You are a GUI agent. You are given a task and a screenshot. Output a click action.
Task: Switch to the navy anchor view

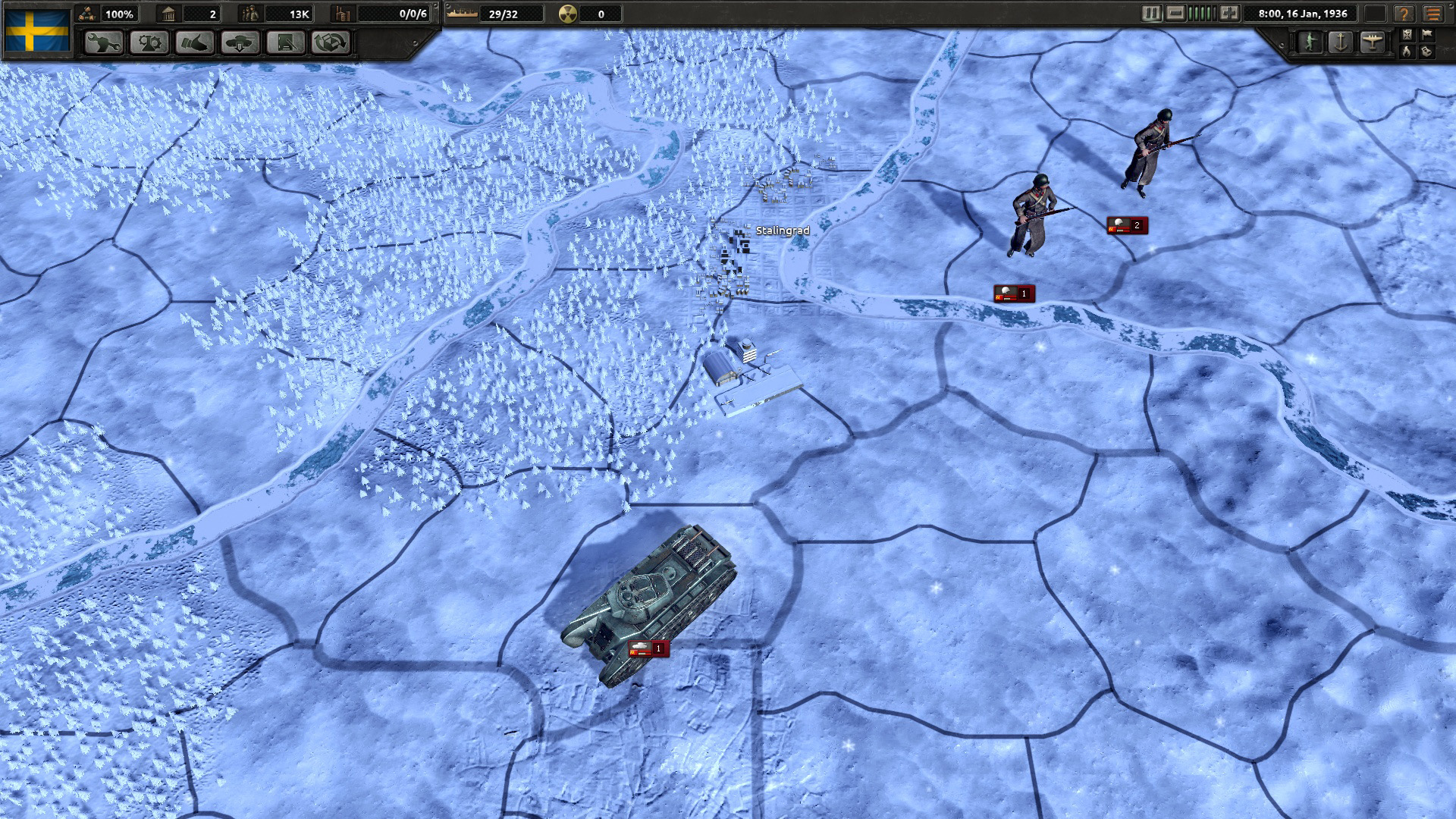(x=1341, y=42)
